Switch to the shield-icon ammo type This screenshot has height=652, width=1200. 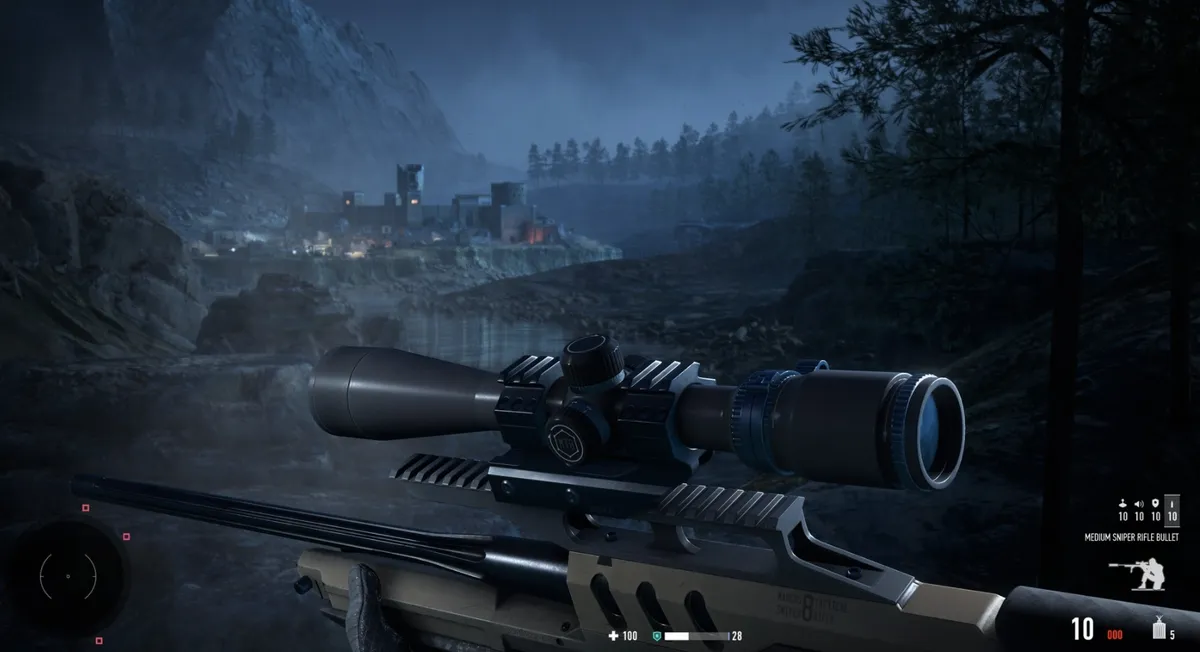tap(1155, 510)
